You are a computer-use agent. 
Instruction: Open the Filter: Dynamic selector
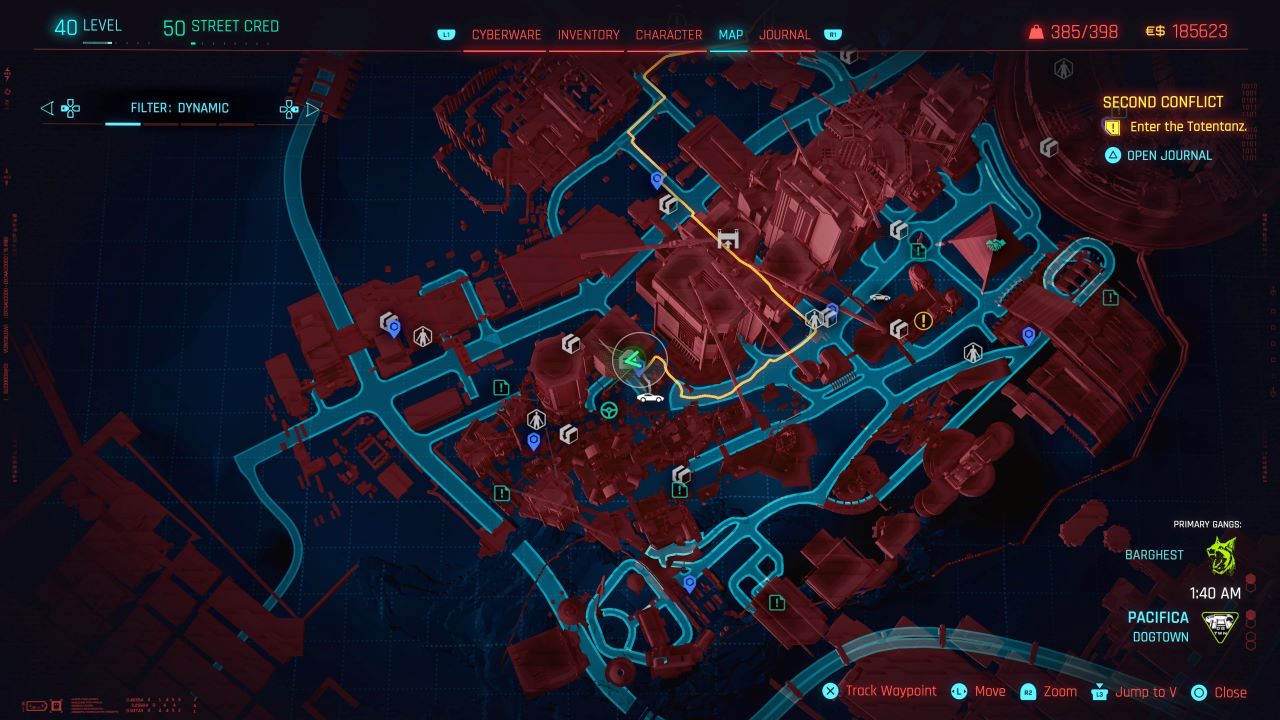[180, 108]
